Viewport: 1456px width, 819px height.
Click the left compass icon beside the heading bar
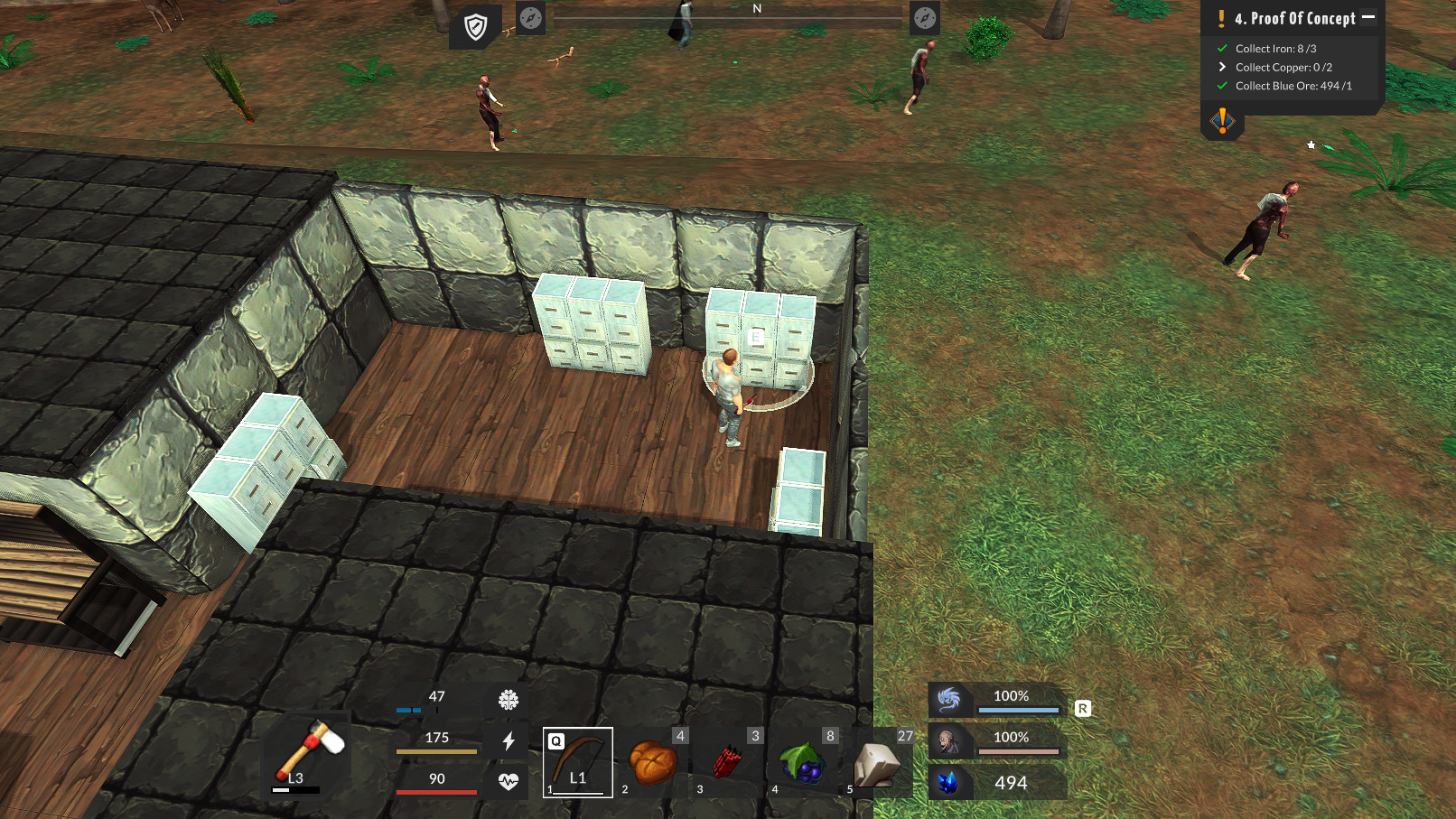point(530,18)
